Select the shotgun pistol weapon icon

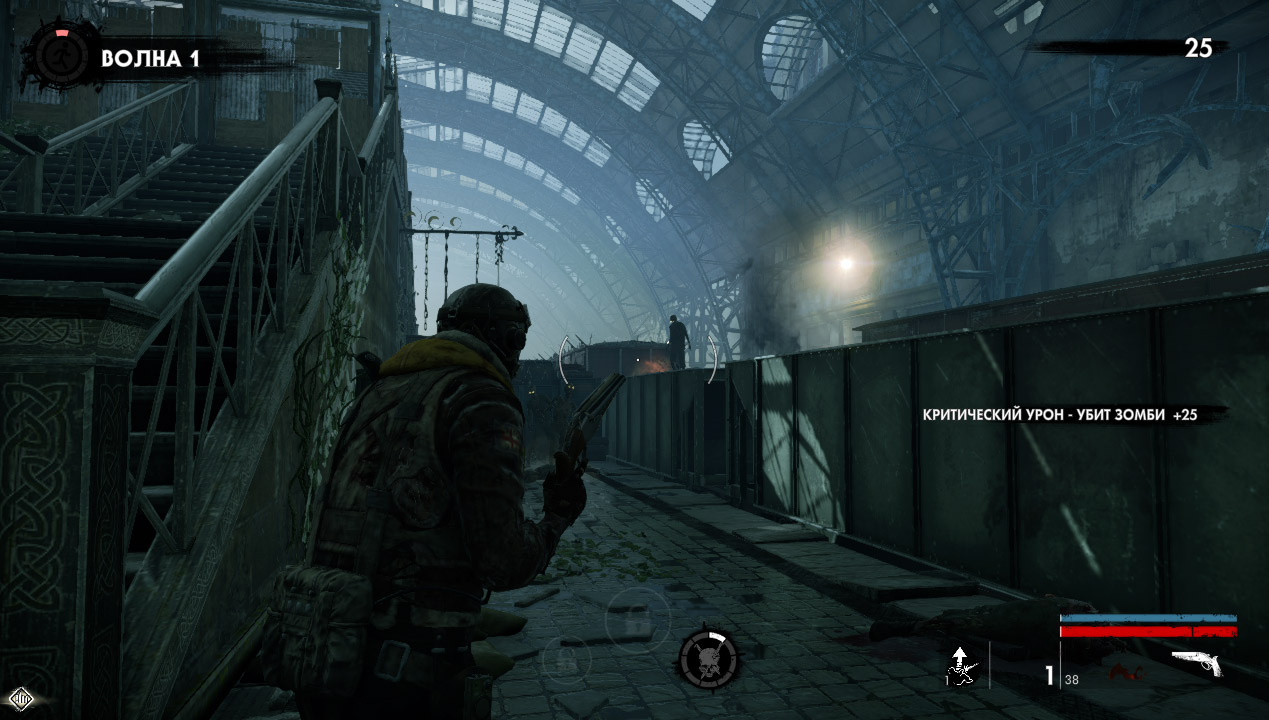(1197, 662)
